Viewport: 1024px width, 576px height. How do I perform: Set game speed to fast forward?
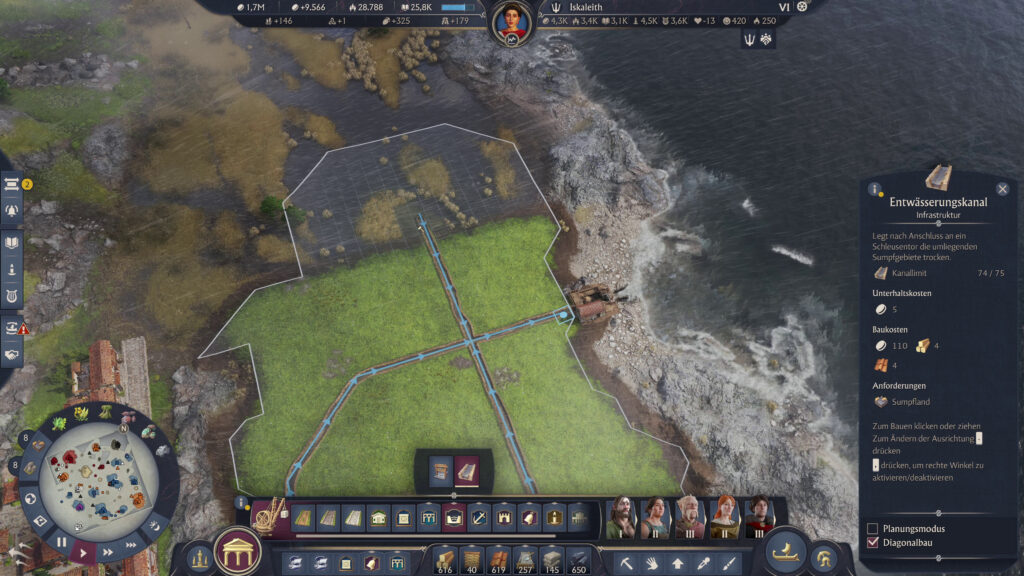point(105,546)
